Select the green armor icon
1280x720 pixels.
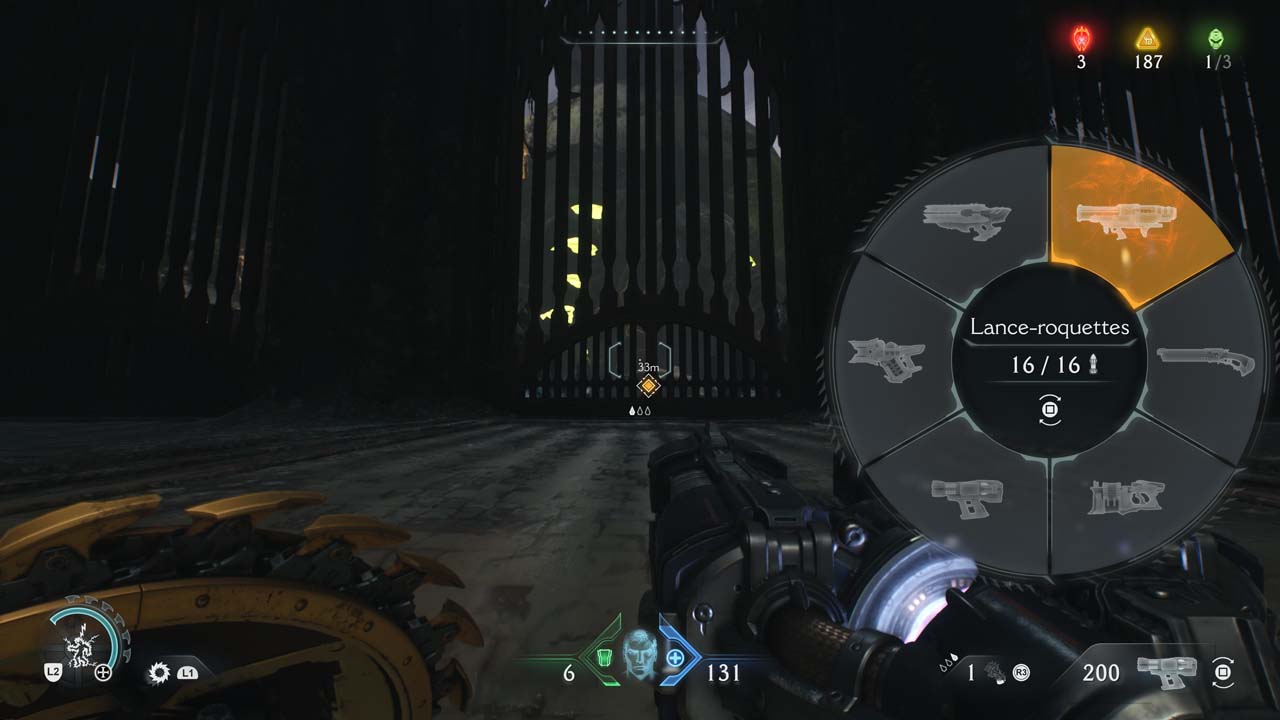tap(604, 657)
